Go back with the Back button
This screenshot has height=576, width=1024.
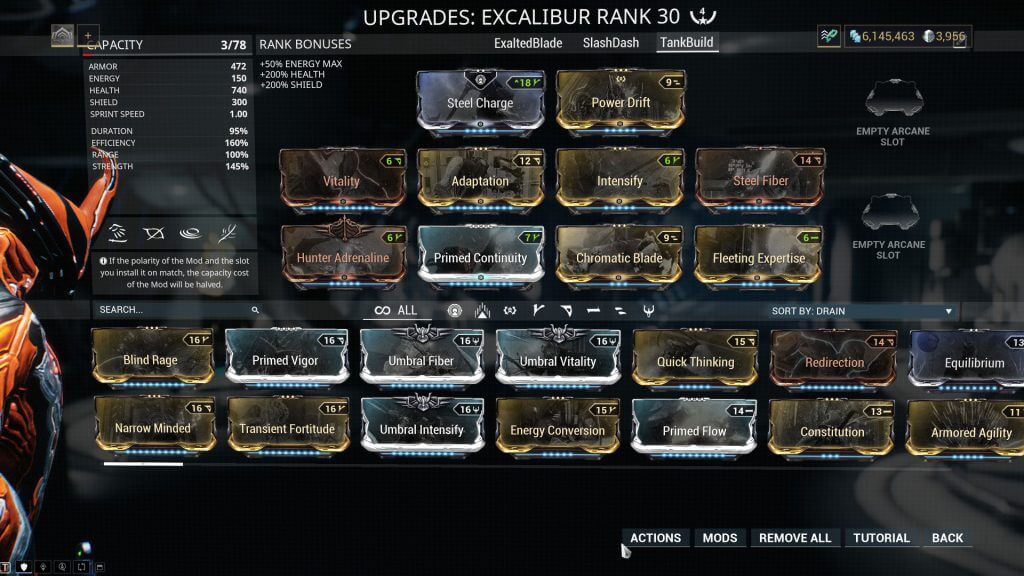click(947, 538)
